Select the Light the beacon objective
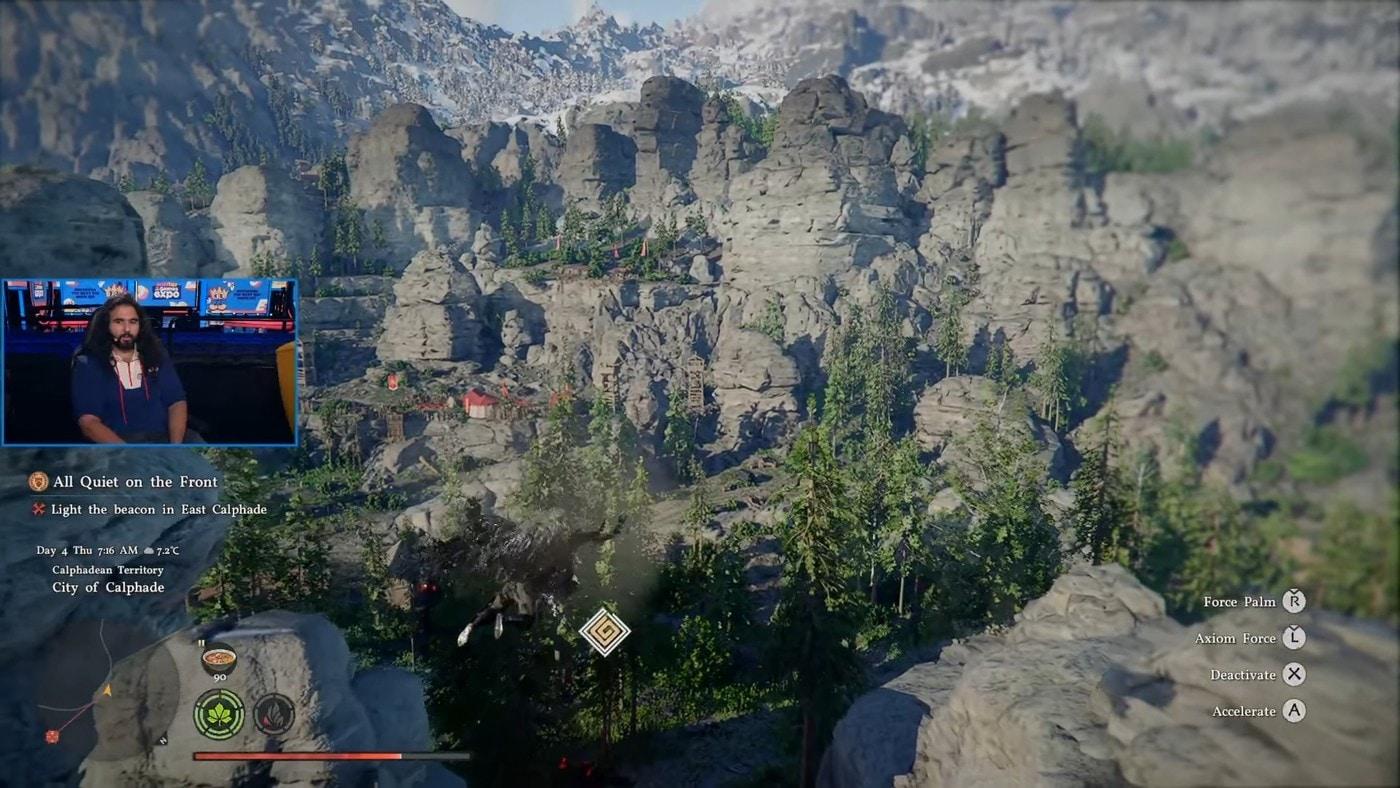This screenshot has height=788, width=1400. [158, 509]
